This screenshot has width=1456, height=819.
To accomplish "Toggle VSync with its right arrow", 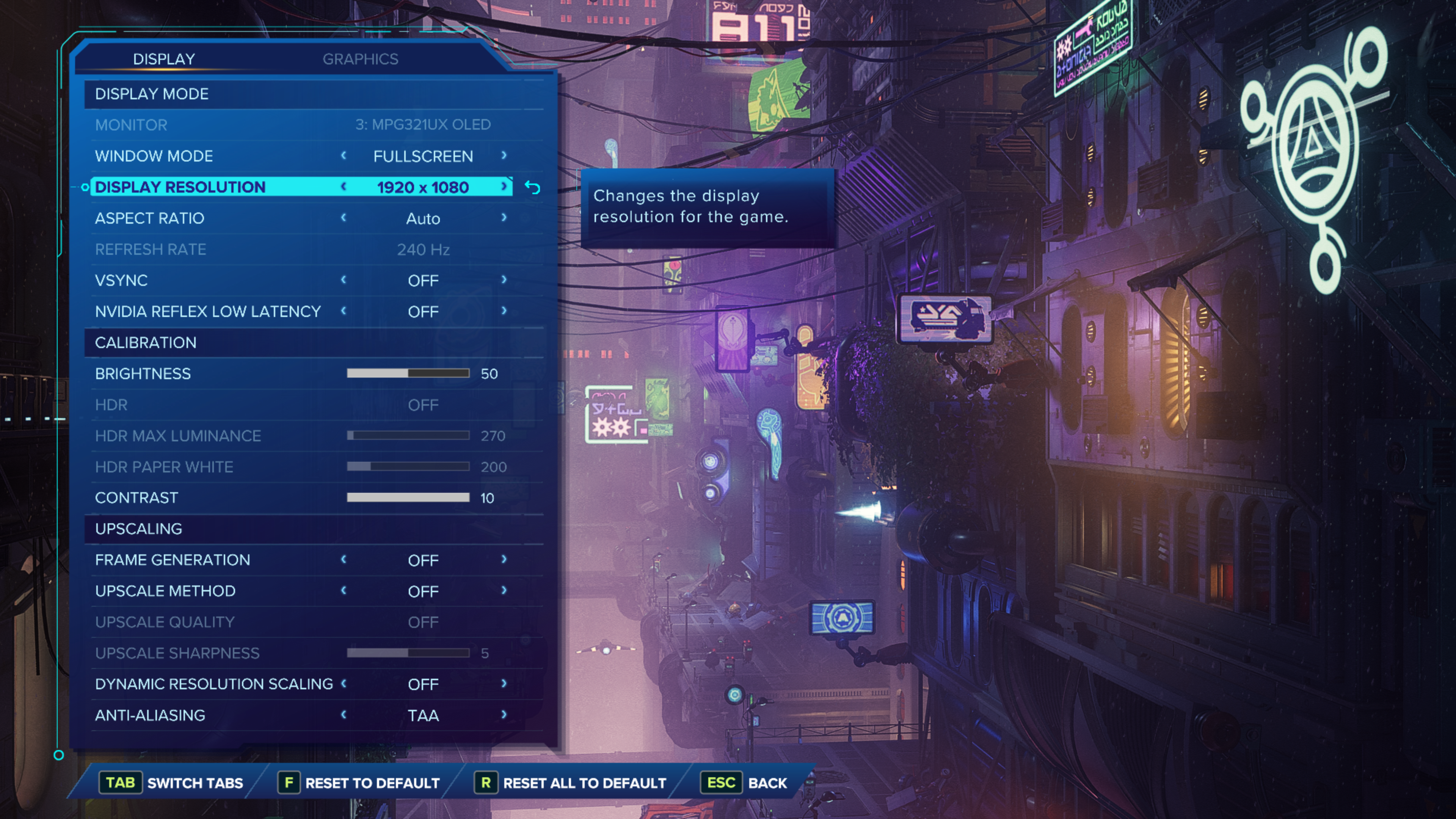I will (504, 280).
